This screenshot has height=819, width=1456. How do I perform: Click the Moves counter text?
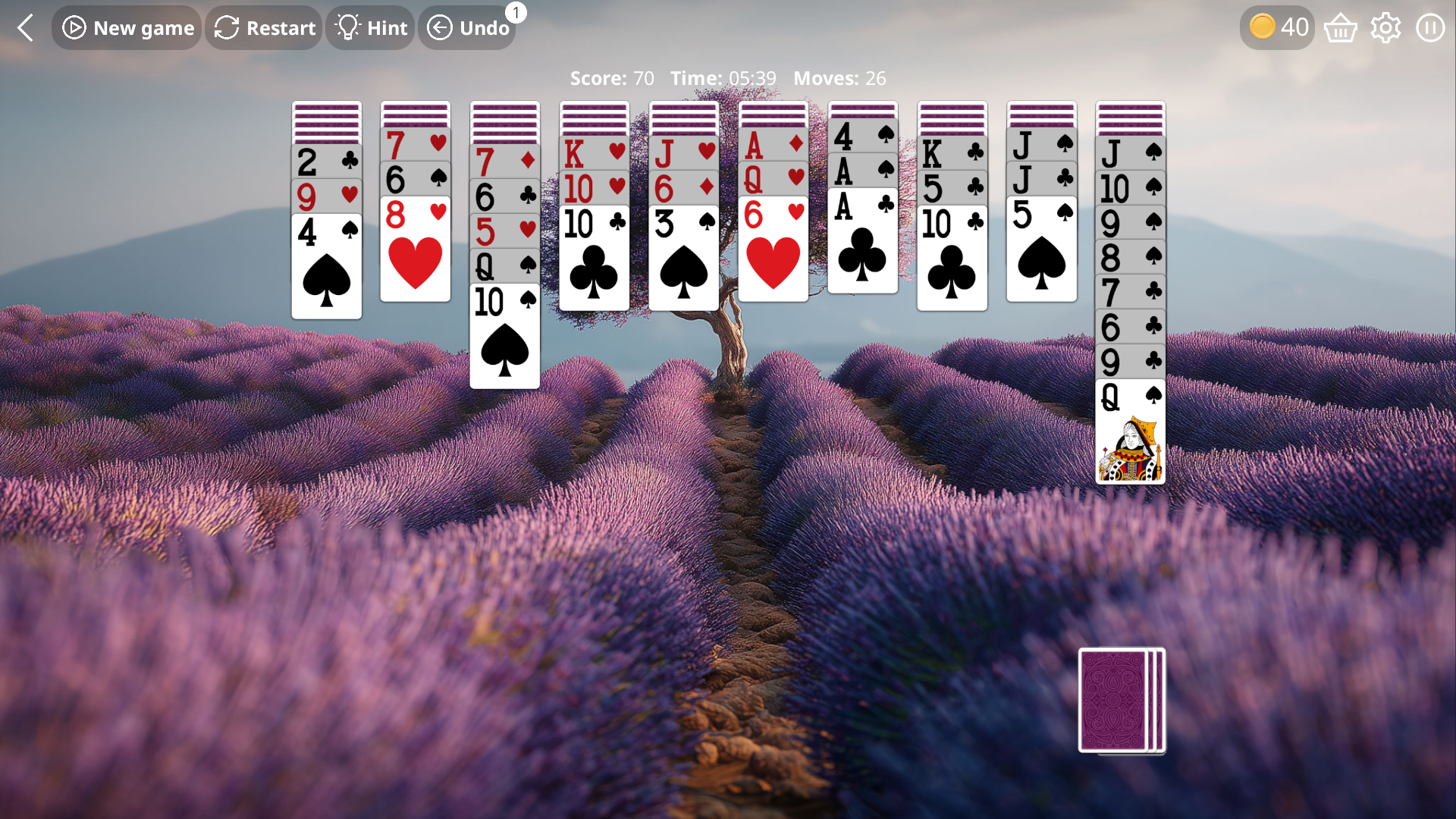click(x=839, y=77)
